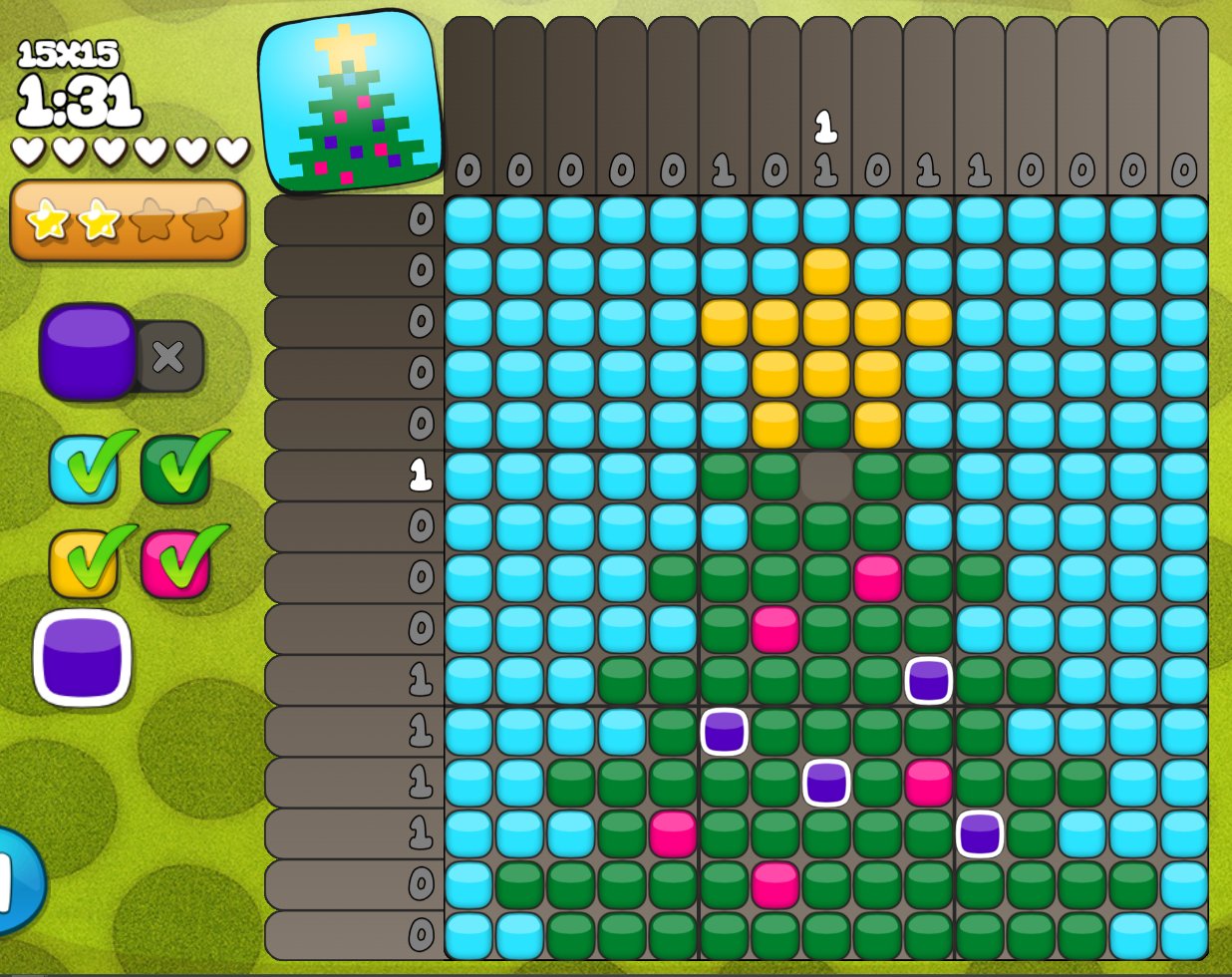1232x977 pixels.
Task: Fill the empty gray cell in the grid
Action: coord(826,476)
